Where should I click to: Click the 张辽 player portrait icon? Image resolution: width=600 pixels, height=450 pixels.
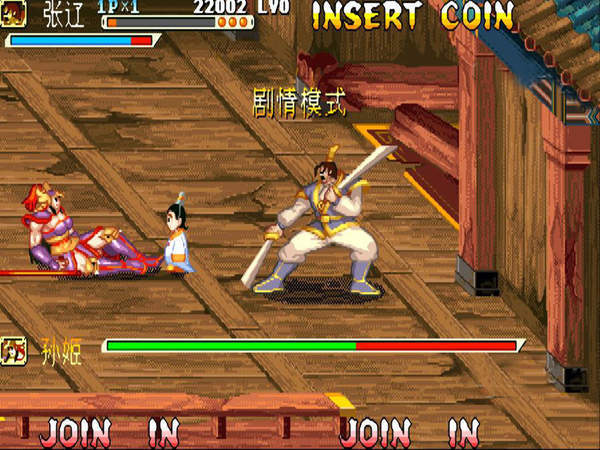[15, 13]
